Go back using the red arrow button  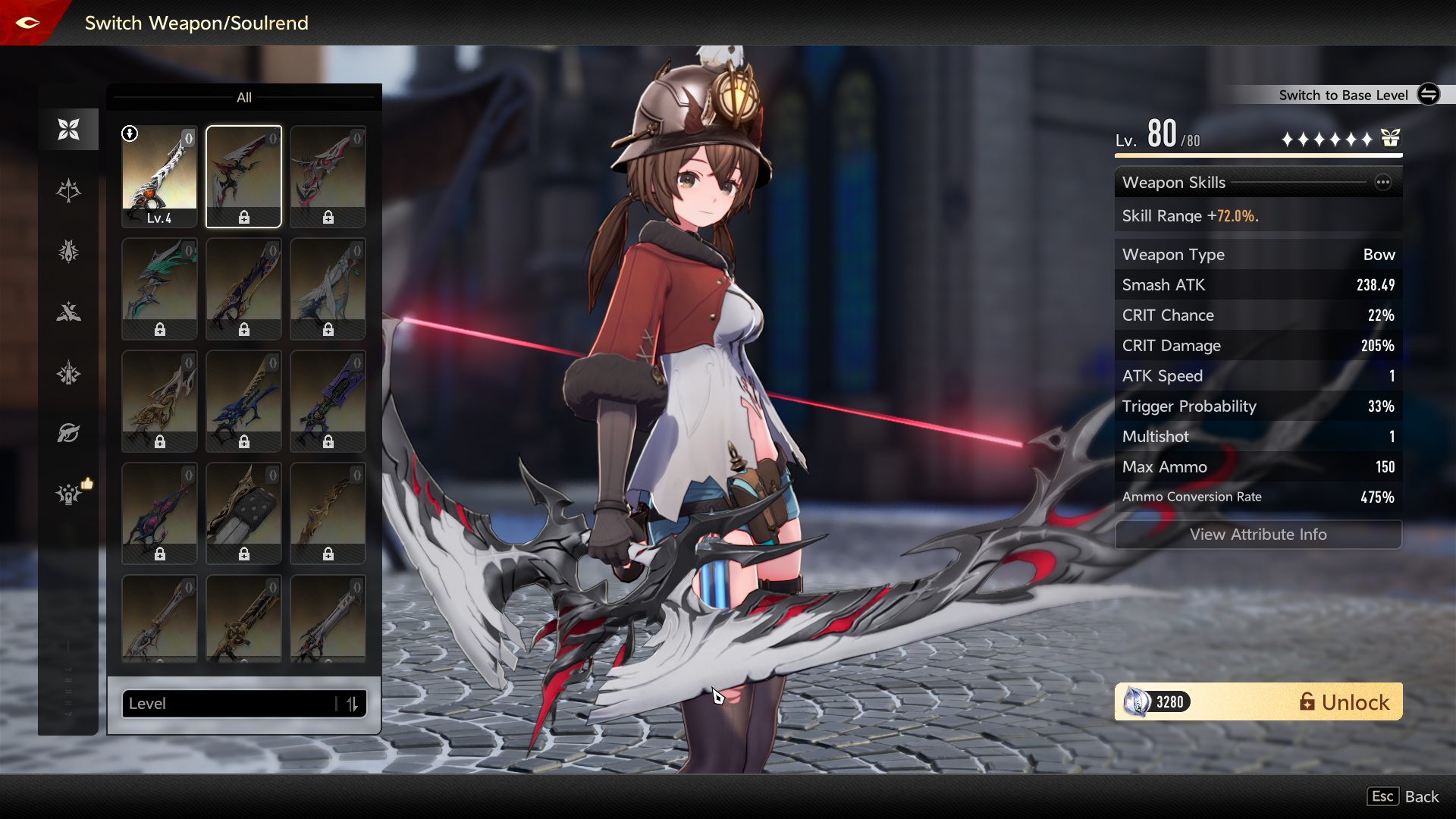pos(28,23)
